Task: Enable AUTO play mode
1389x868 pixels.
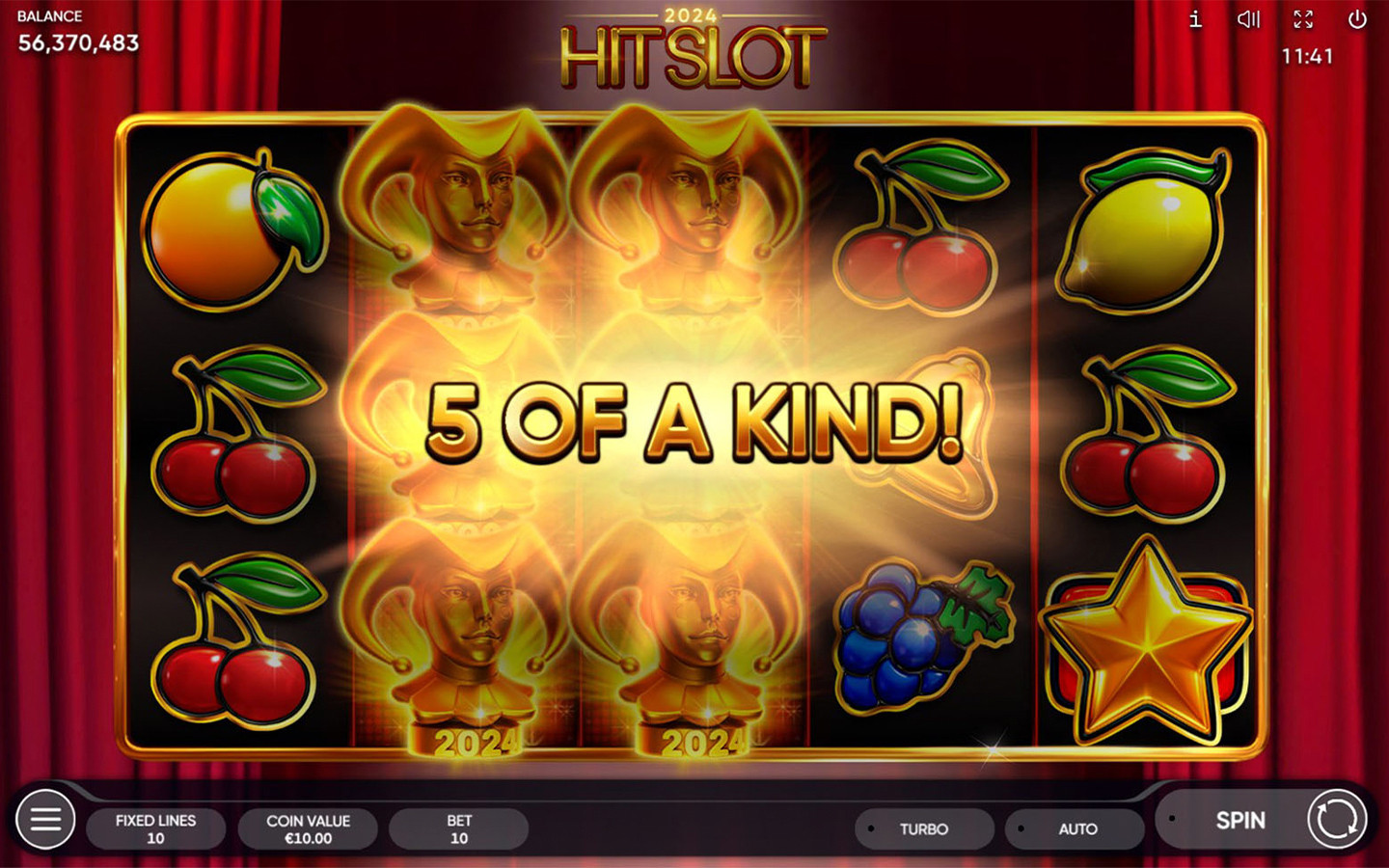Action: [1075, 828]
